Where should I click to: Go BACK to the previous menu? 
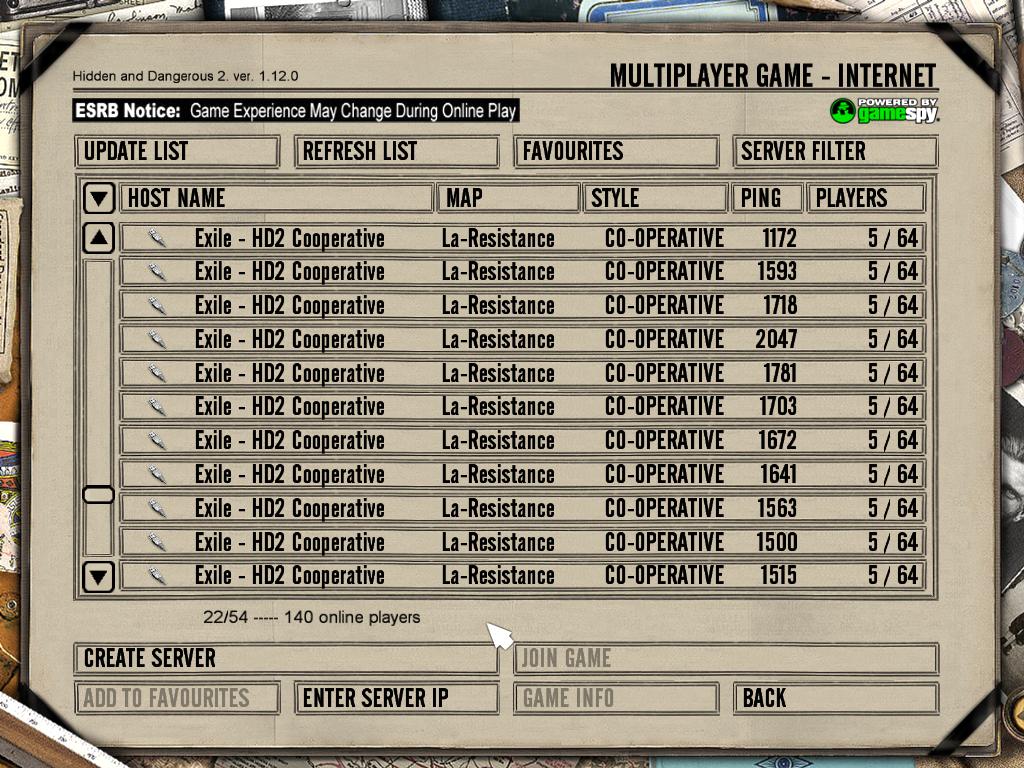(835, 698)
